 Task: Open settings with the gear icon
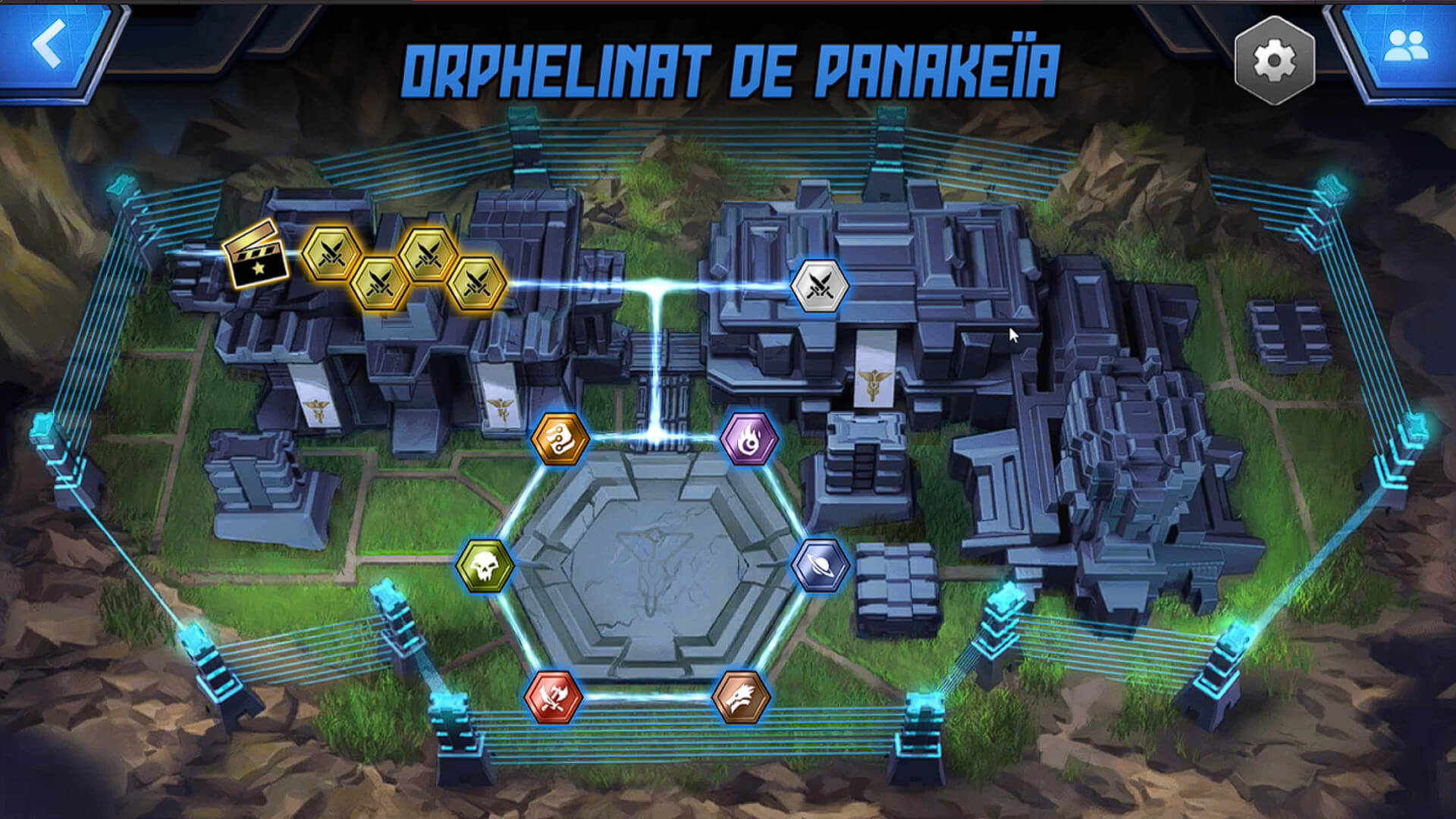[1274, 61]
